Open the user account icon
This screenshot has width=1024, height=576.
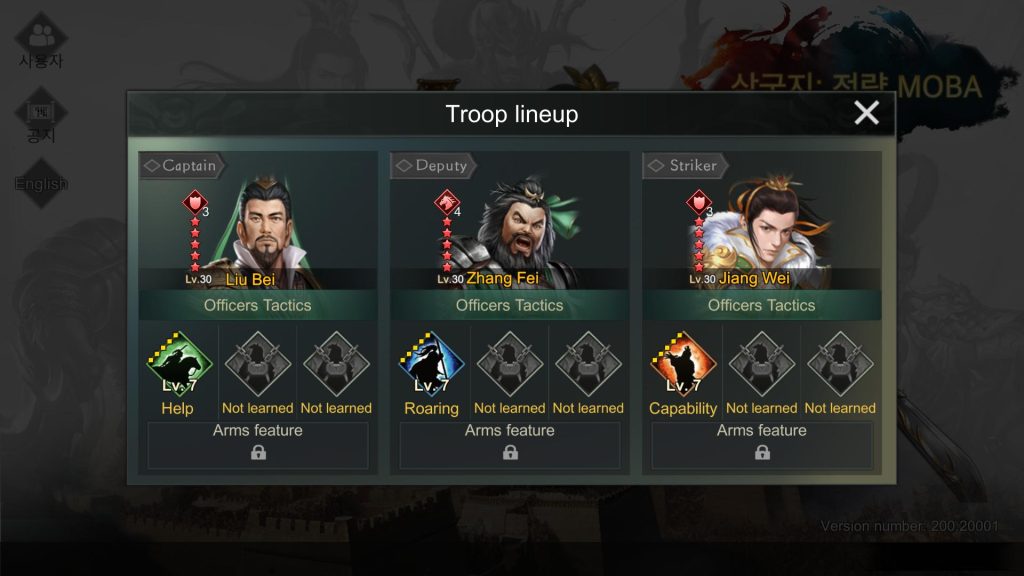click(x=41, y=40)
